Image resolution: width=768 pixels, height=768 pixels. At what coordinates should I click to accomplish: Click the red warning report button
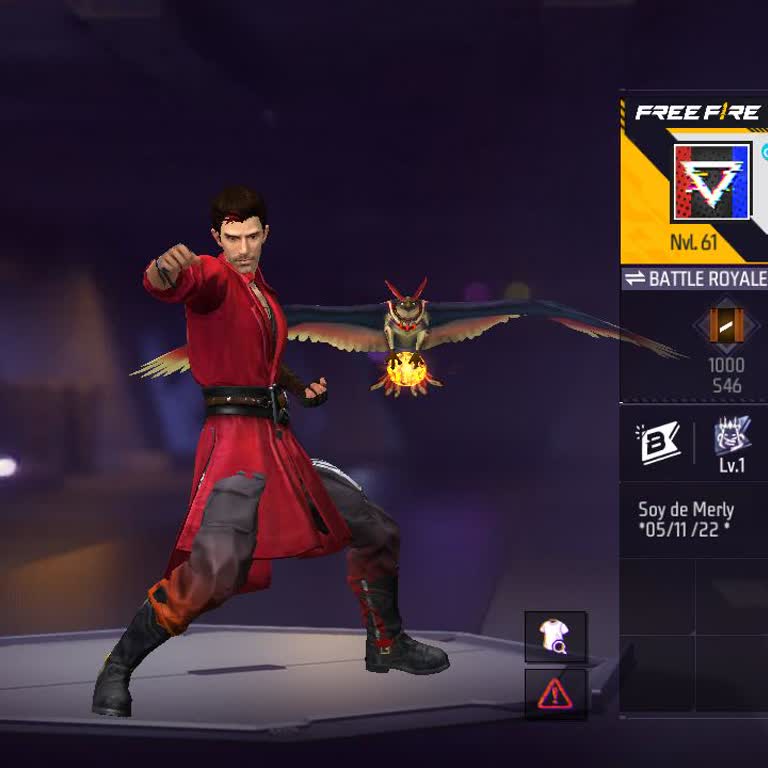point(555,693)
